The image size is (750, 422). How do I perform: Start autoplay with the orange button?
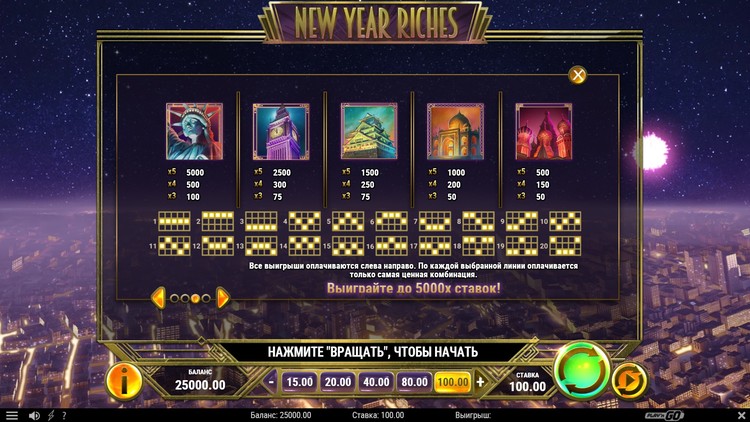[x=629, y=381]
